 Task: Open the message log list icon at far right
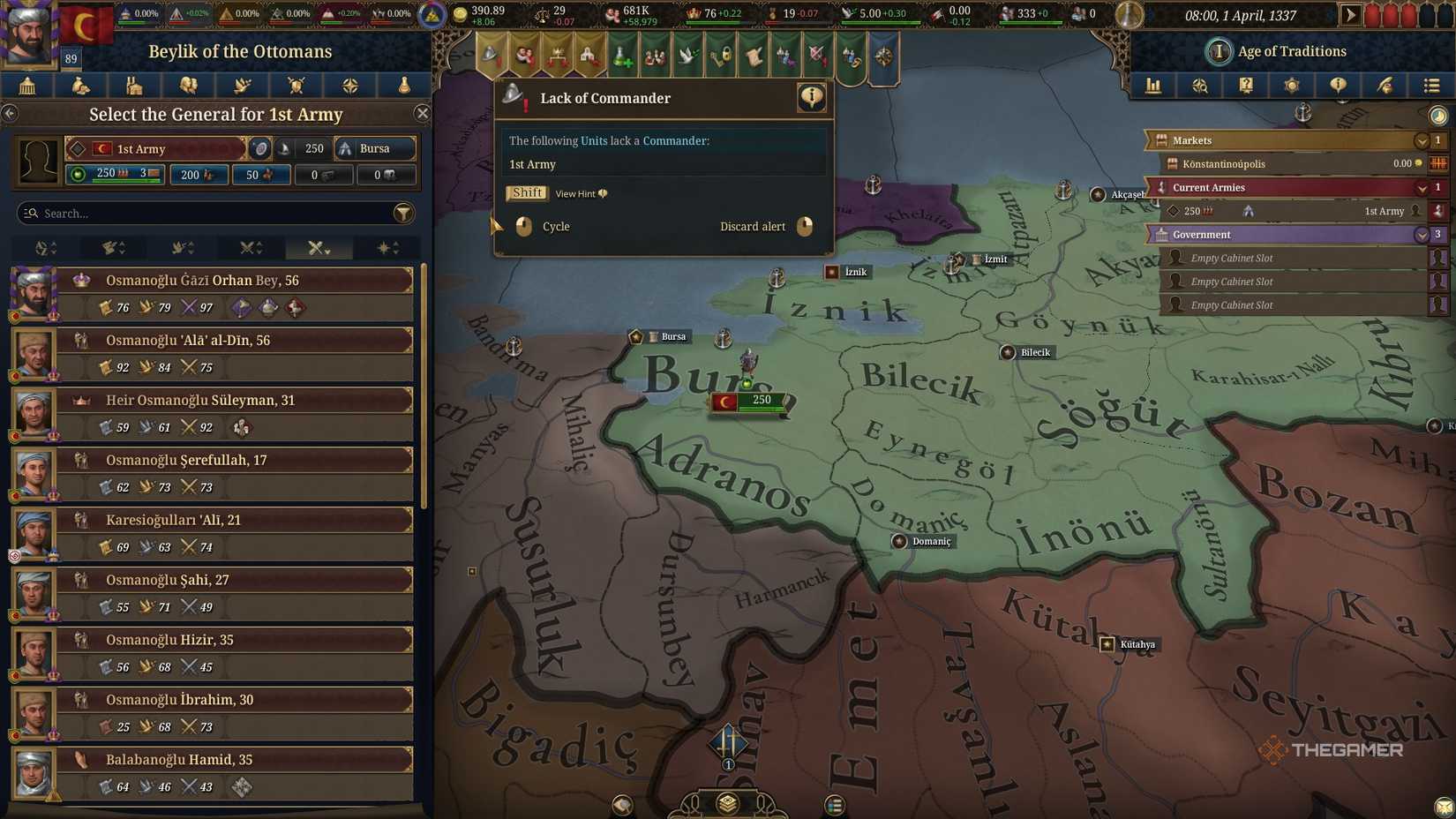[1430, 86]
